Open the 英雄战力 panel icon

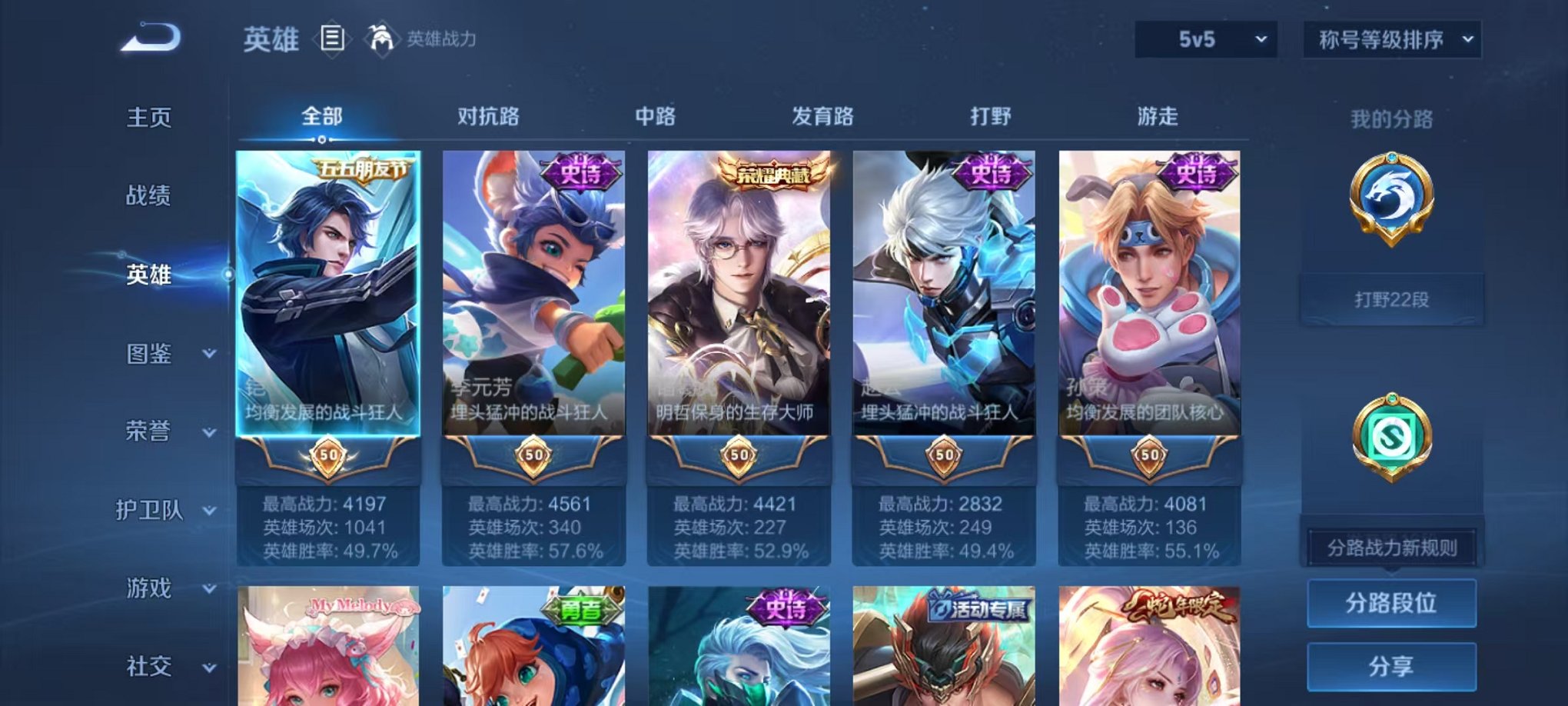click(381, 36)
